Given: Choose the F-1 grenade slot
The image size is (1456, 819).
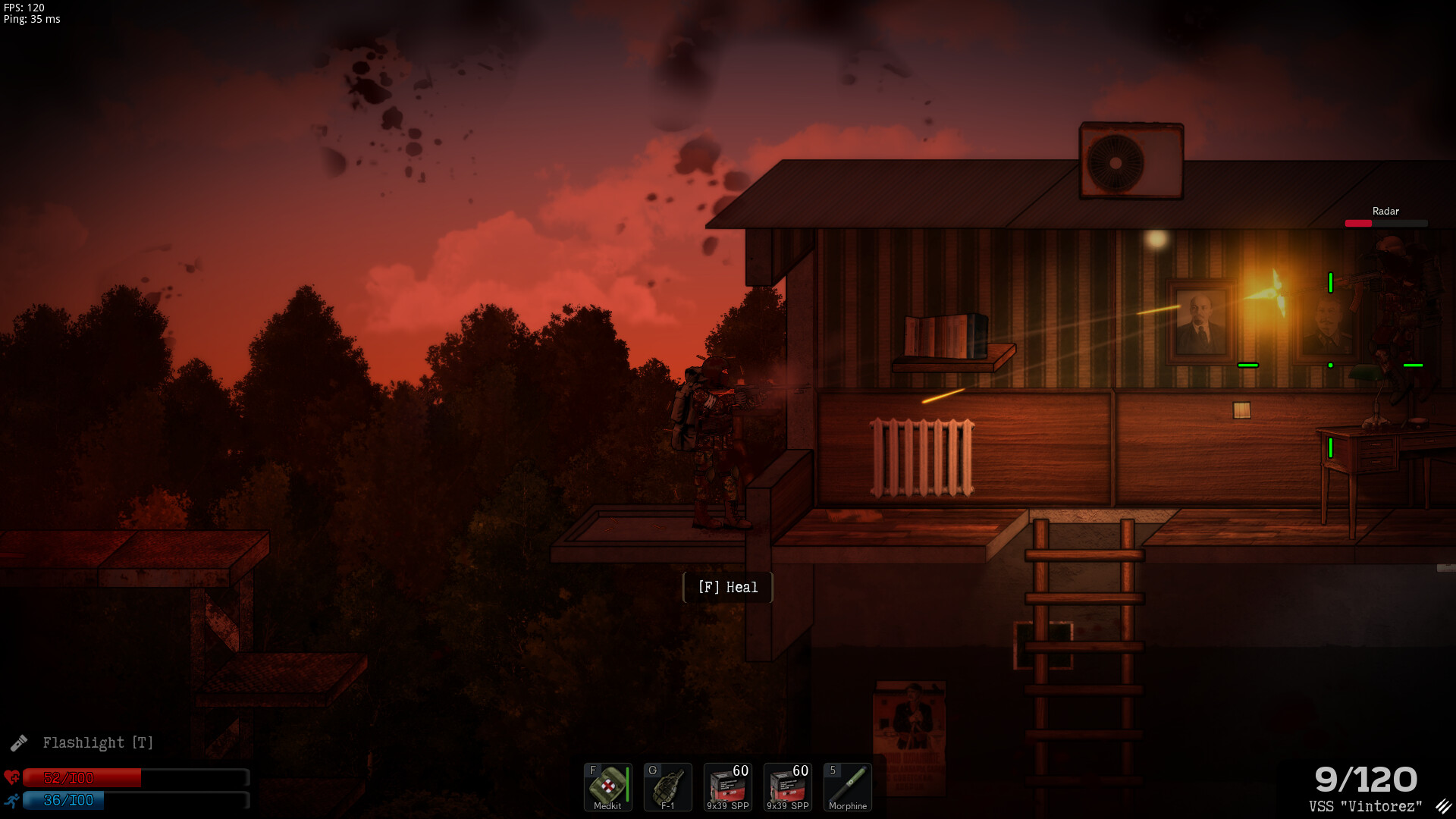Looking at the screenshot, I should click(x=667, y=786).
